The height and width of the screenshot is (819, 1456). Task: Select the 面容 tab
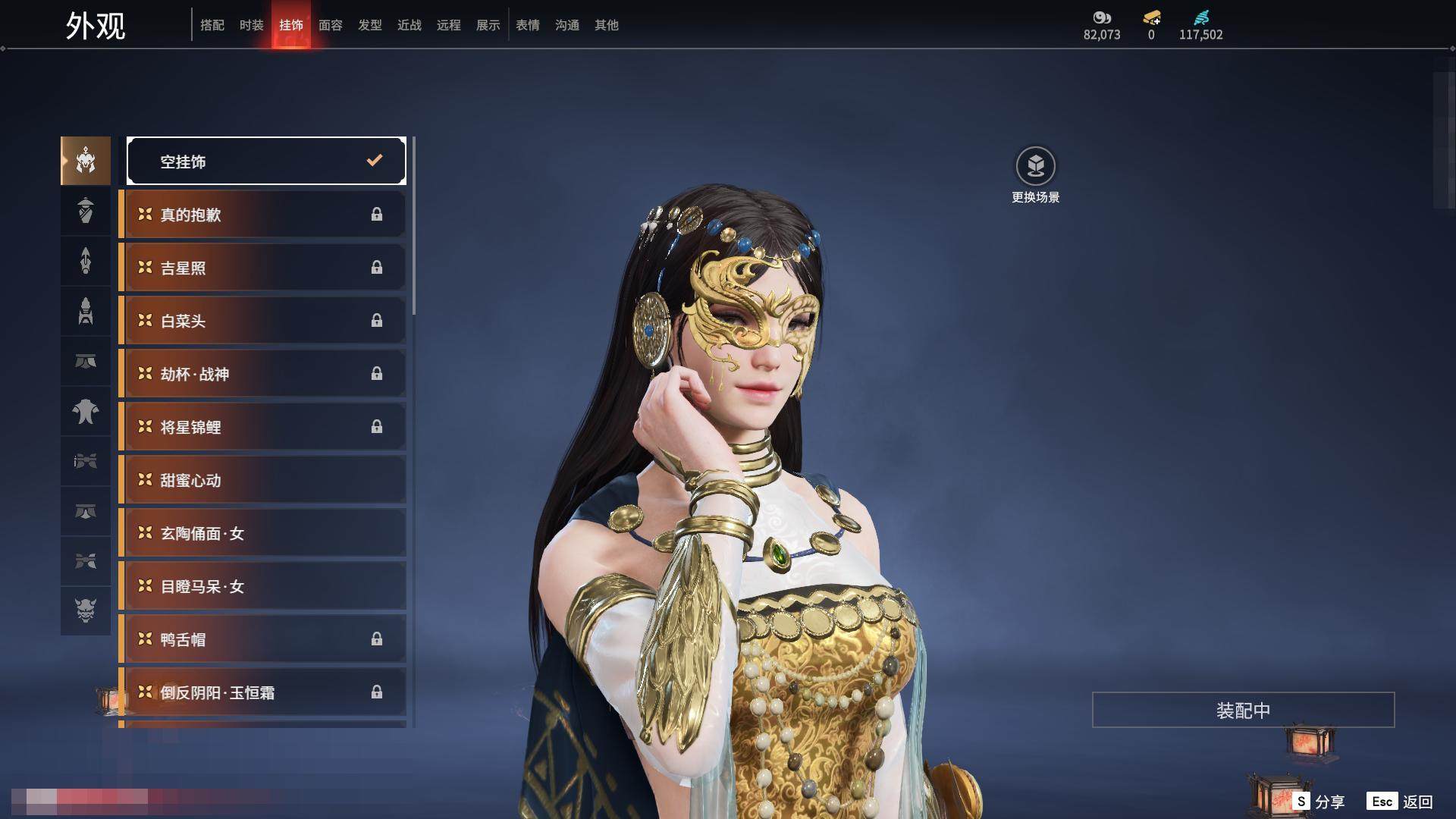[331, 25]
